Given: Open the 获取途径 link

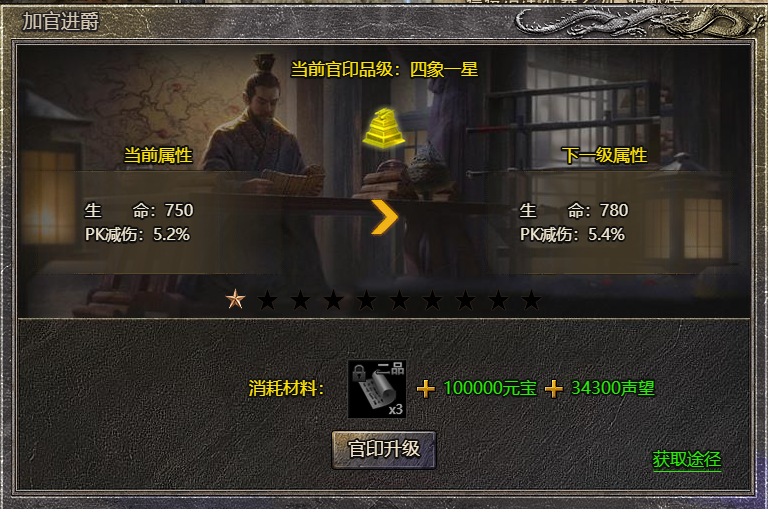Looking at the screenshot, I should click(686, 459).
